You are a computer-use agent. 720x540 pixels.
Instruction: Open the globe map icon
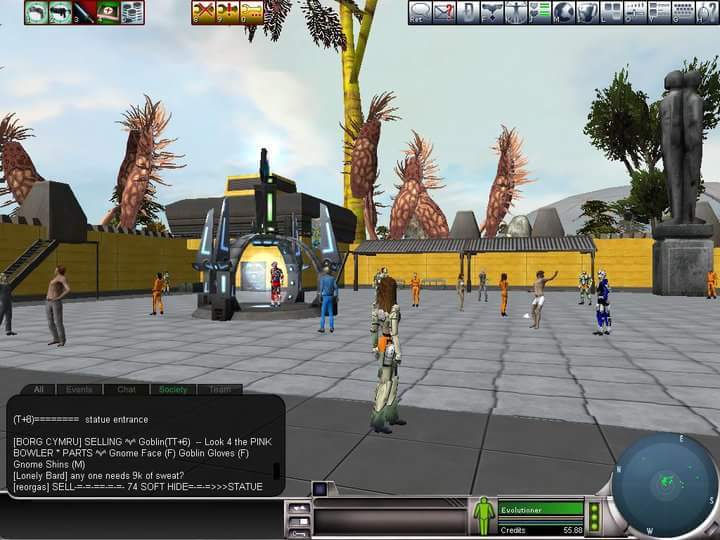564,12
